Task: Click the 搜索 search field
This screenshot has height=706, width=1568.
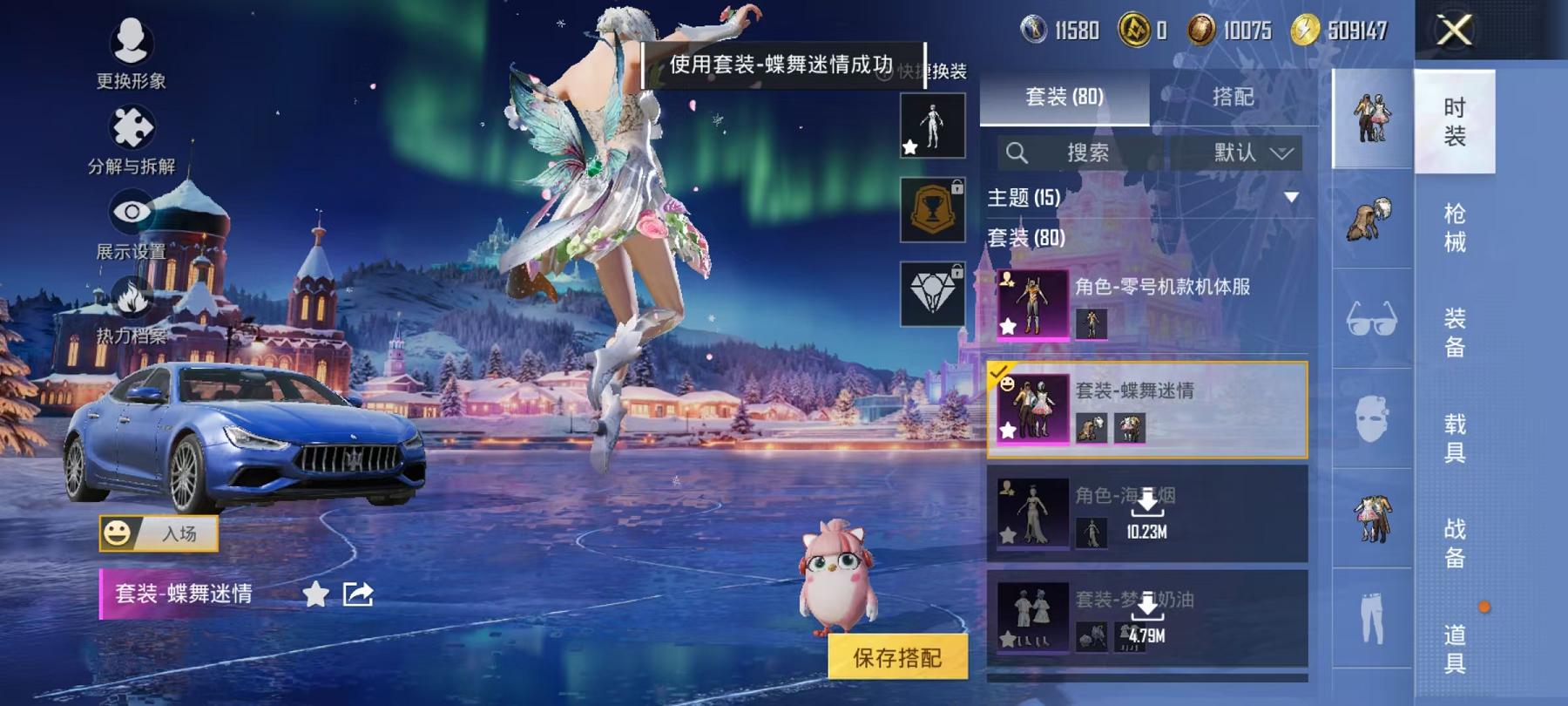Action: (x=1080, y=152)
